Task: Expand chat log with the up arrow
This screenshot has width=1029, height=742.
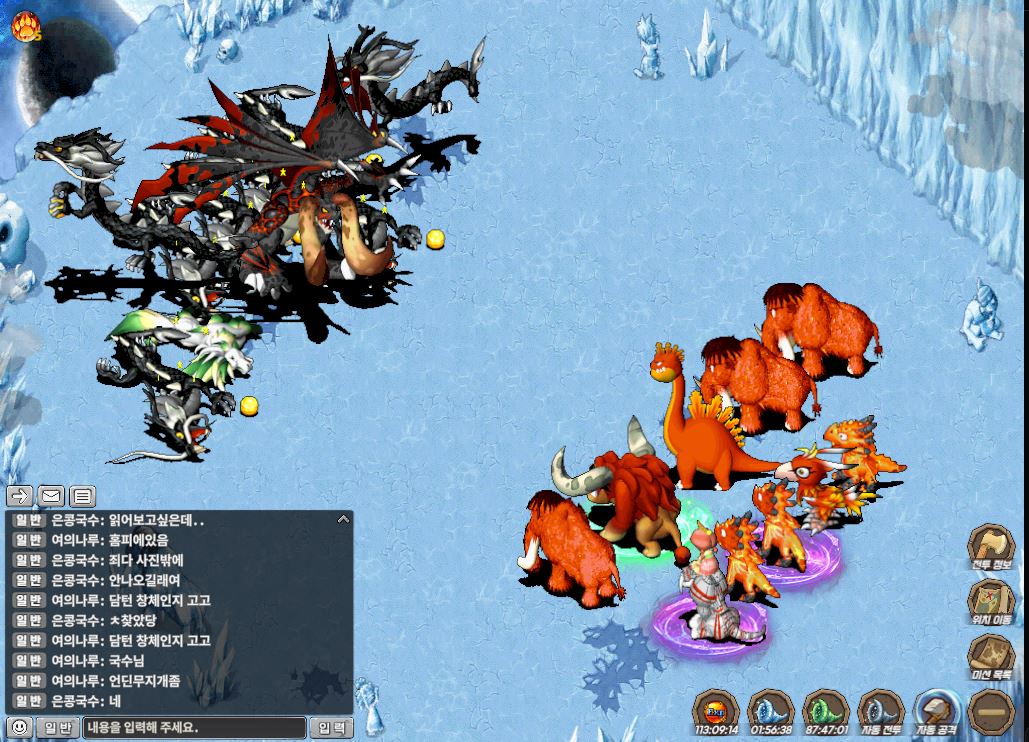Action: click(x=343, y=520)
